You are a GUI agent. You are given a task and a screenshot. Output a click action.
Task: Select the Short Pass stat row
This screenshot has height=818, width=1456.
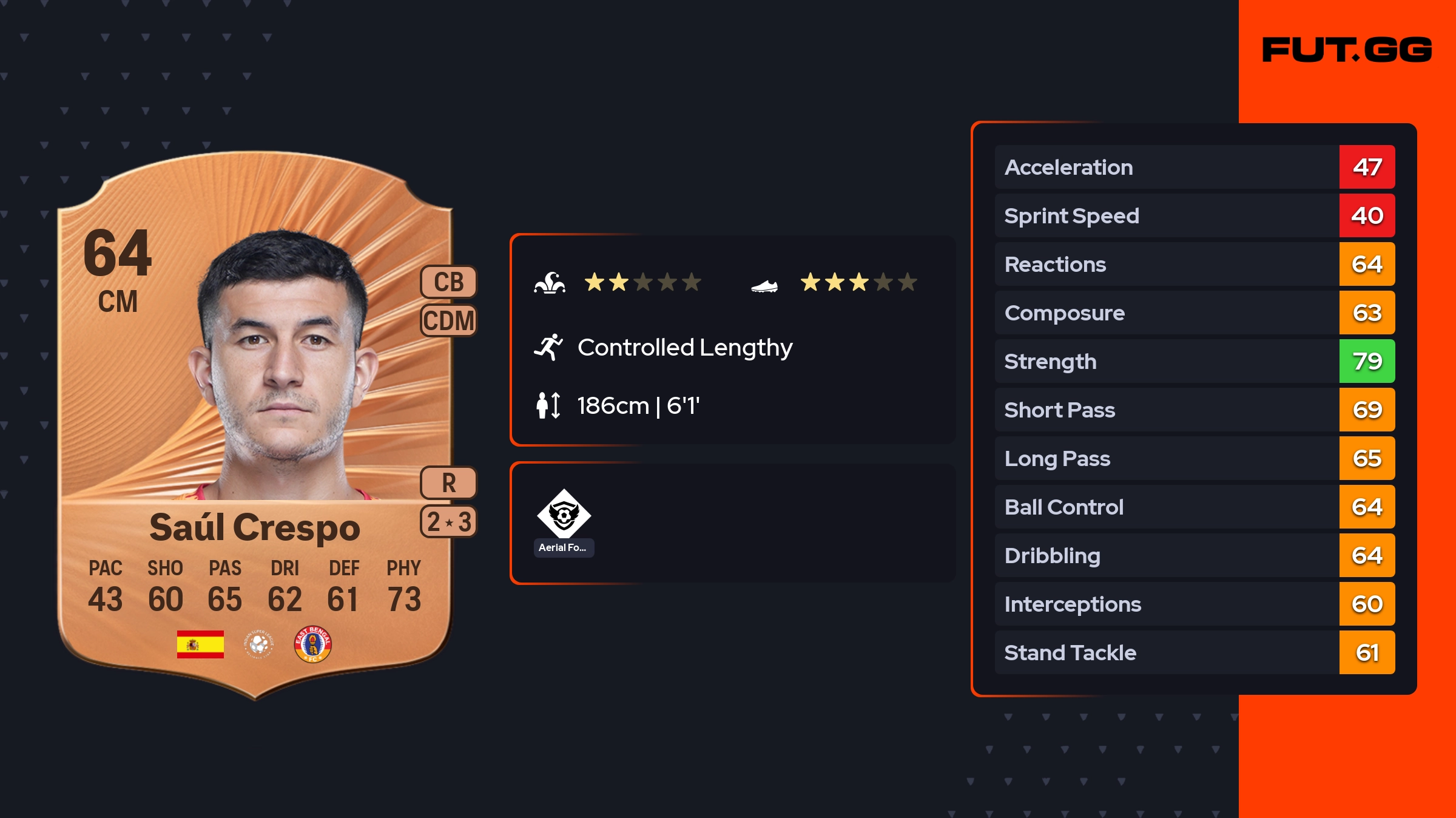1195,410
